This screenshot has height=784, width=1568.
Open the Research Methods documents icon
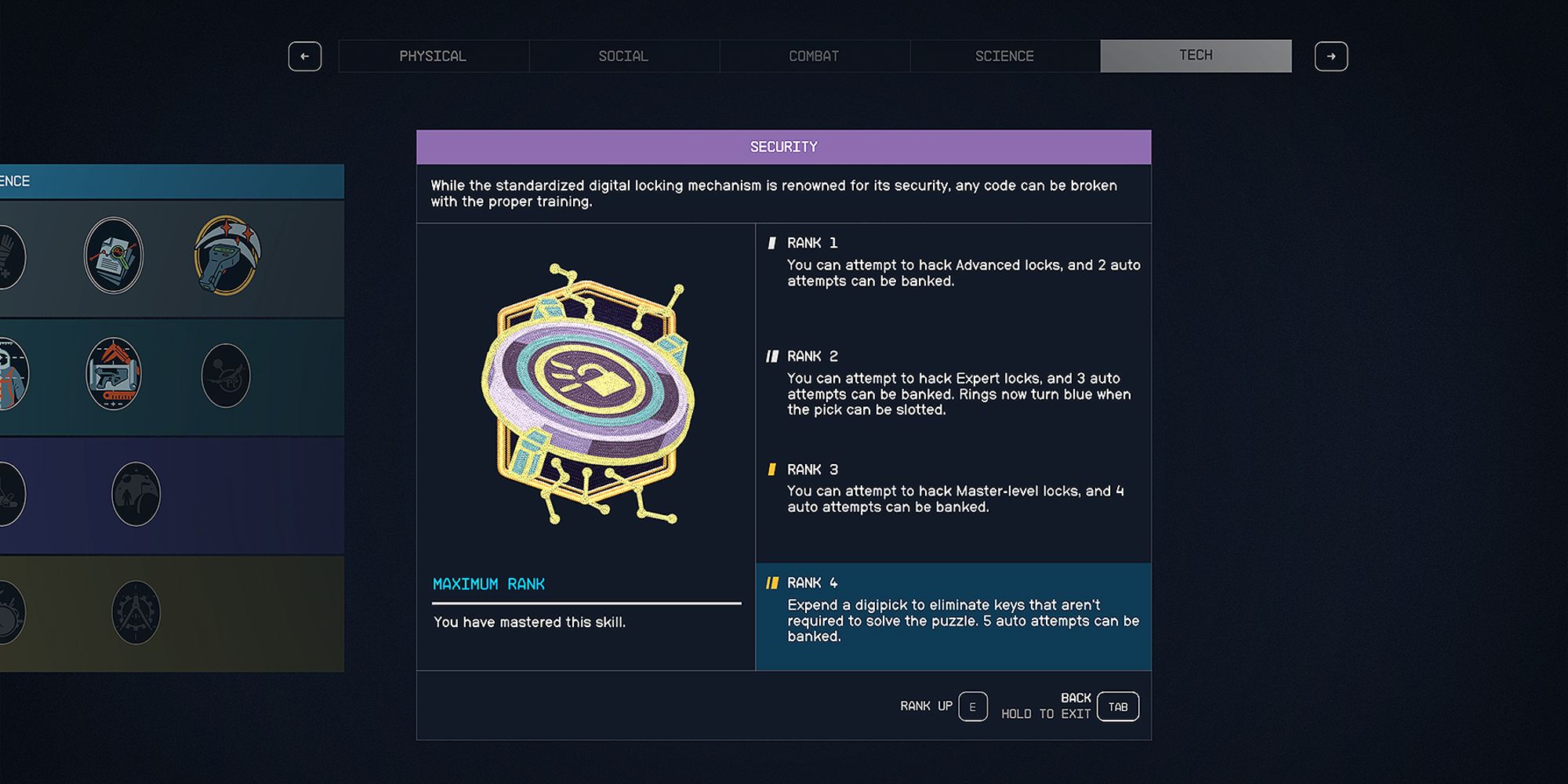[x=114, y=255]
